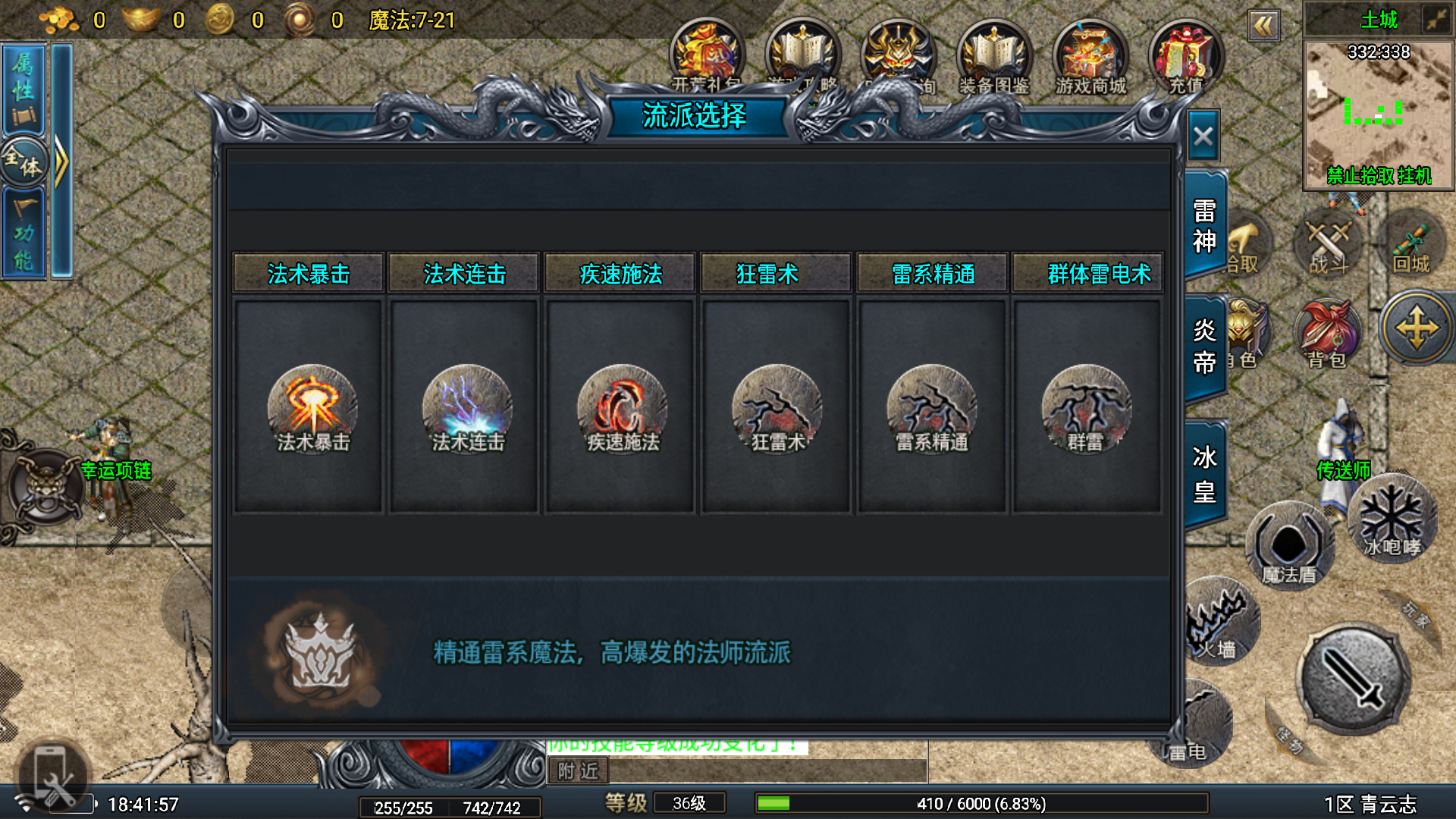Image resolution: width=1456 pixels, height=819 pixels.
Task: Choose the 疾速施法 skill icon
Action: tap(622, 408)
